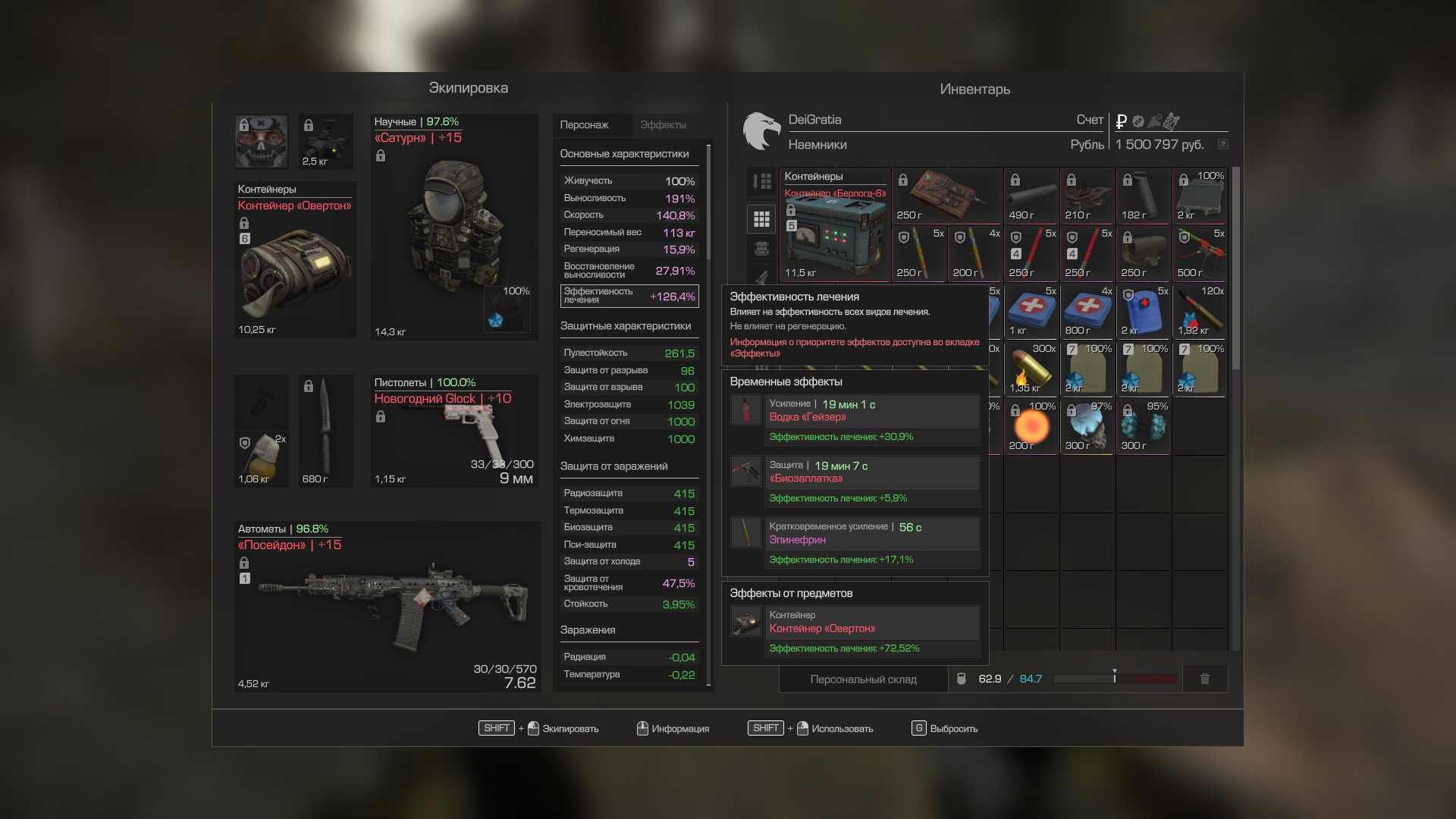Select the skull mask equipment slot
Image resolution: width=1456 pixels, height=819 pixels.
tap(261, 142)
